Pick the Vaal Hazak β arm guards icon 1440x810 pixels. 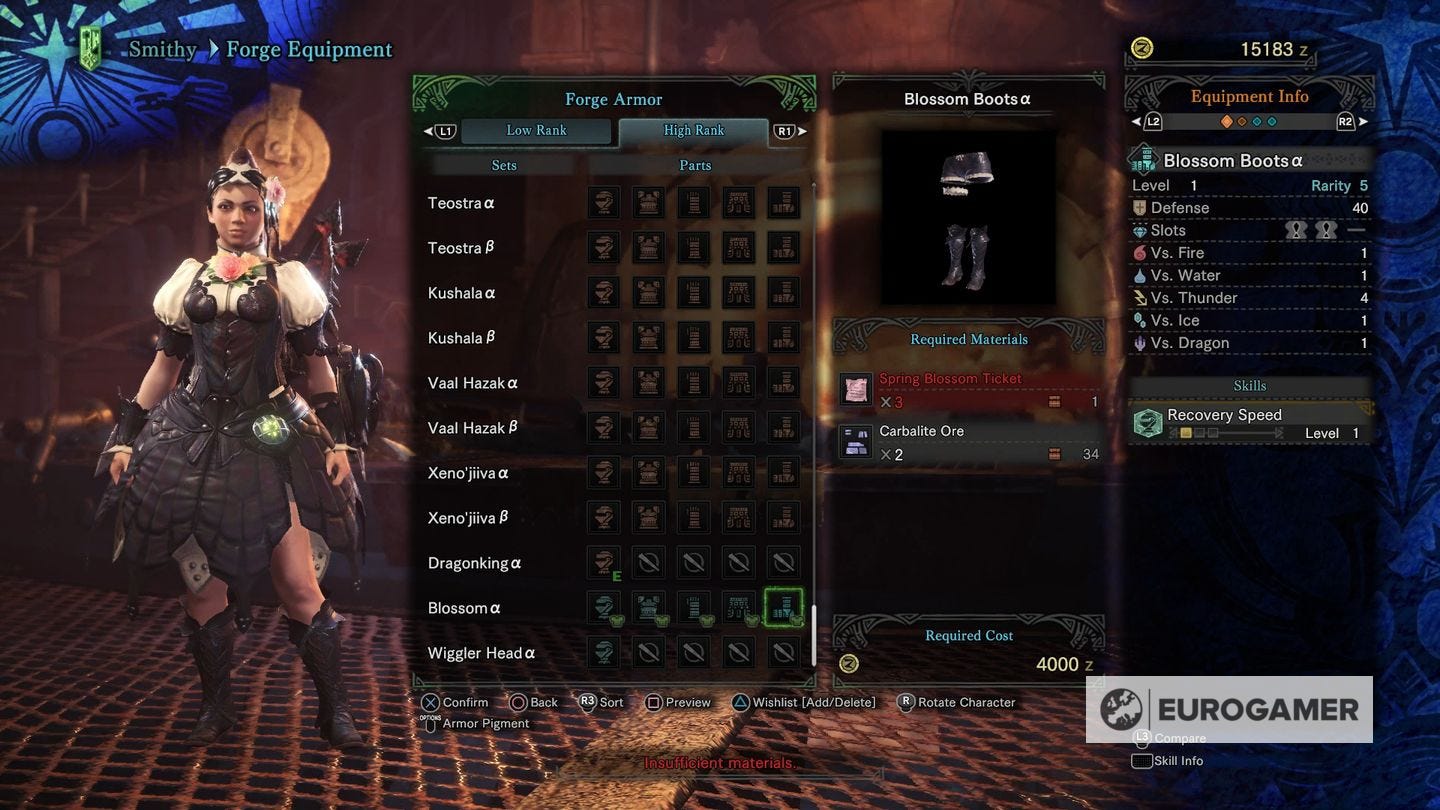pyautogui.click(x=694, y=428)
